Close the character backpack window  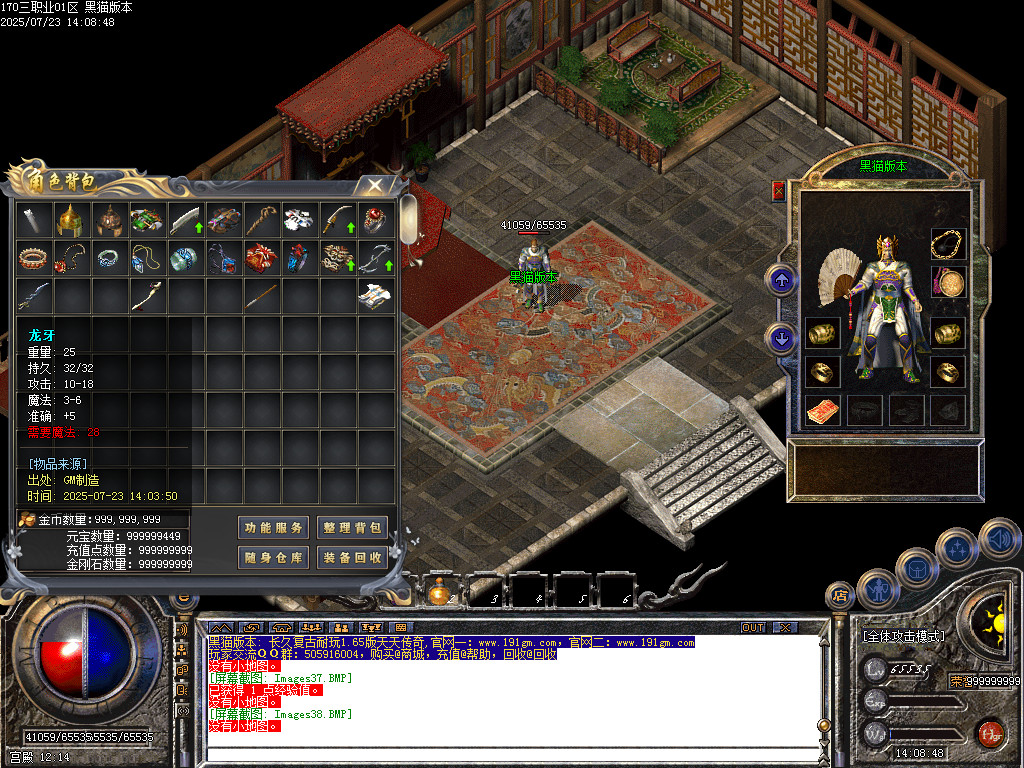pyautogui.click(x=374, y=185)
